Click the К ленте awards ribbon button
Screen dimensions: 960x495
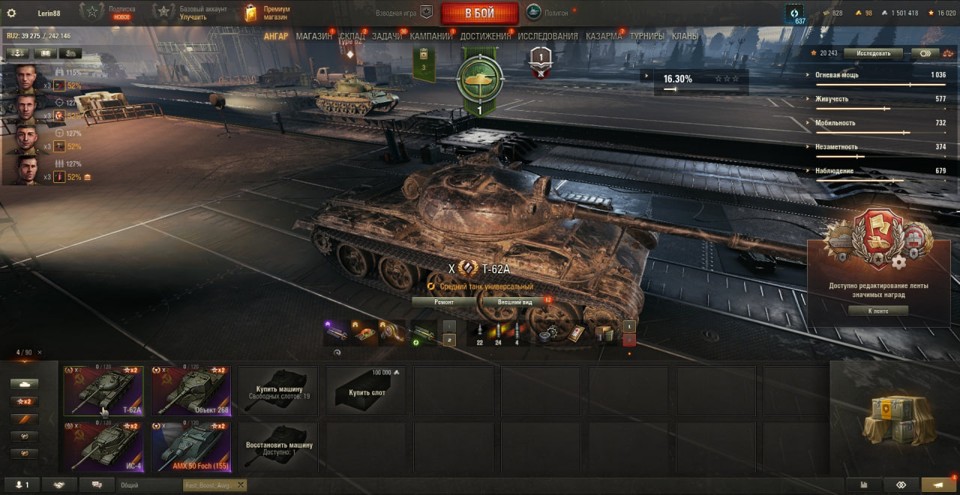click(x=876, y=310)
